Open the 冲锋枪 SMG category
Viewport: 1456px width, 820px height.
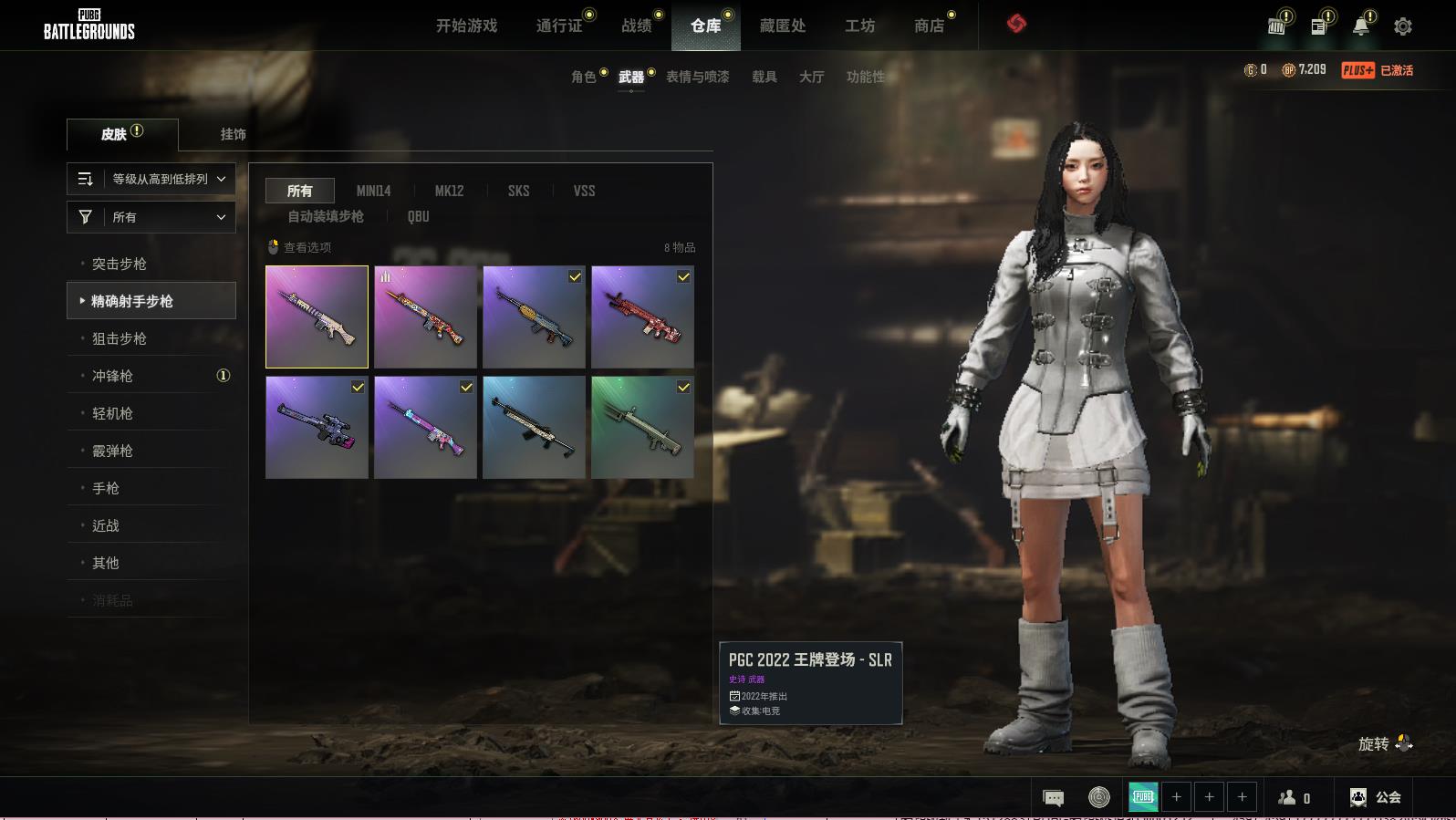[112, 376]
